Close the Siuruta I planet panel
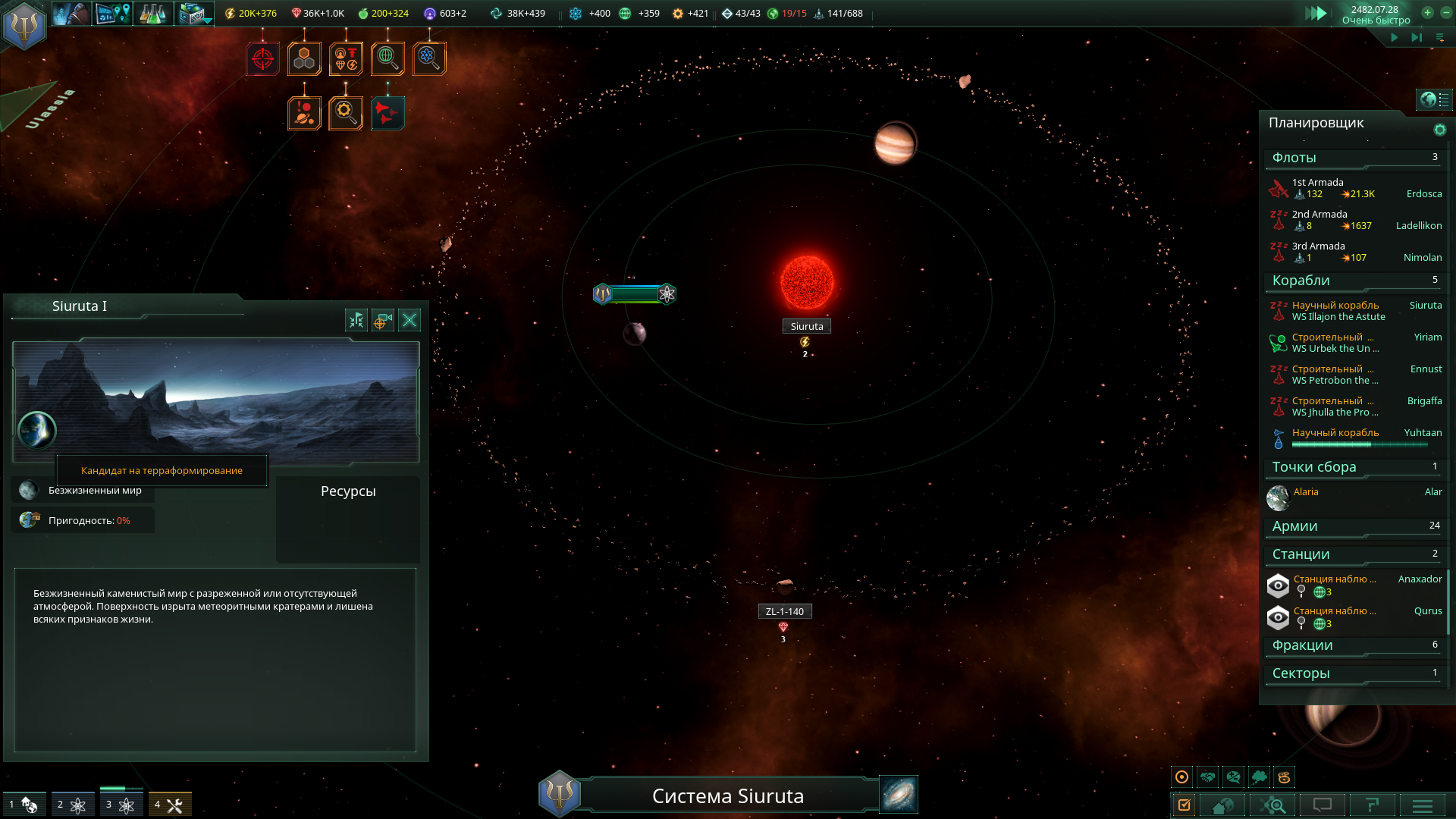Image resolution: width=1456 pixels, height=819 pixels. tap(409, 320)
